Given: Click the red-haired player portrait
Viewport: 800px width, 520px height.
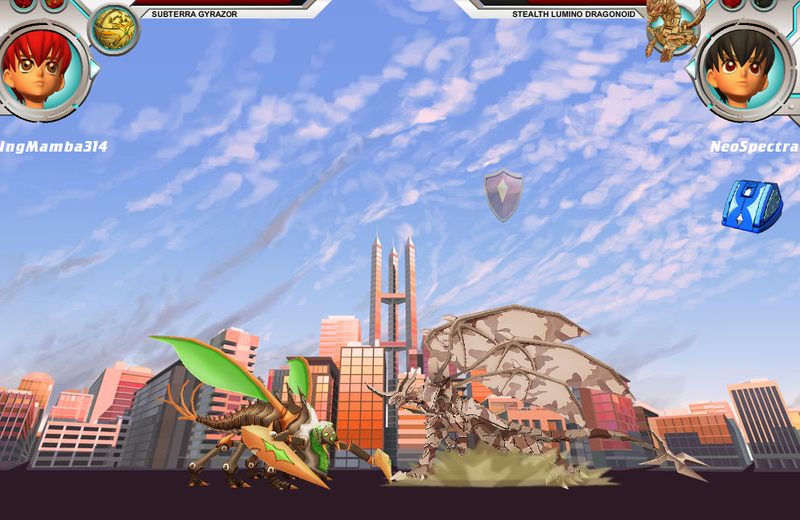Looking at the screenshot, I should (41, 67).
